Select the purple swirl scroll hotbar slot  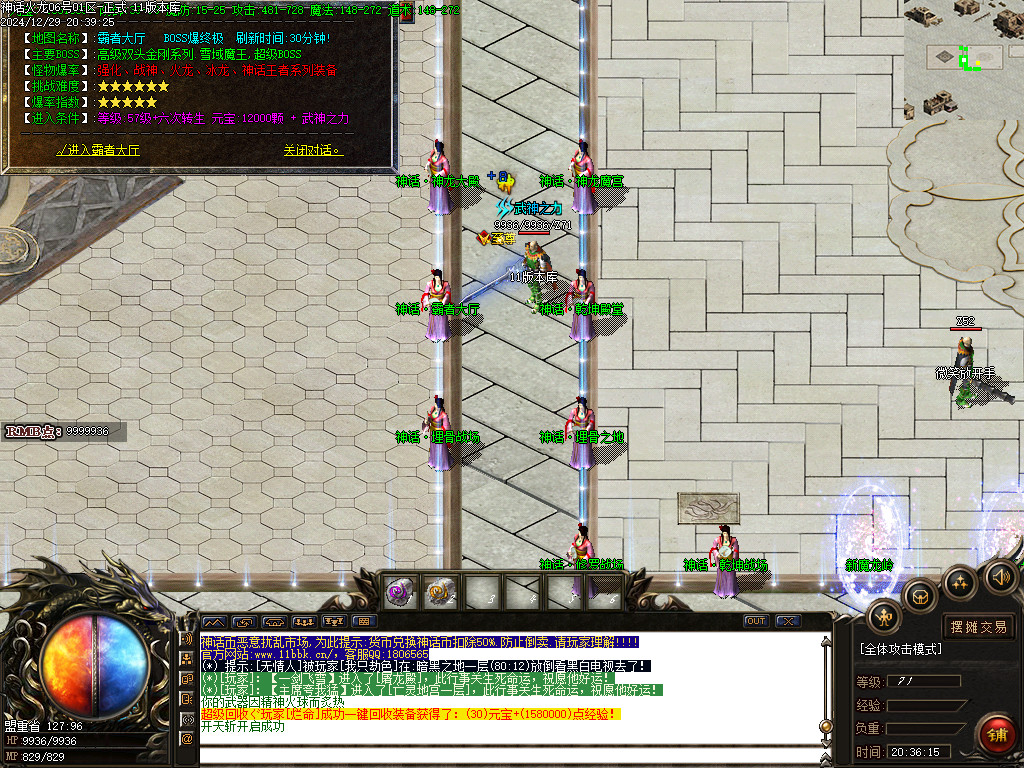point(400,592)
